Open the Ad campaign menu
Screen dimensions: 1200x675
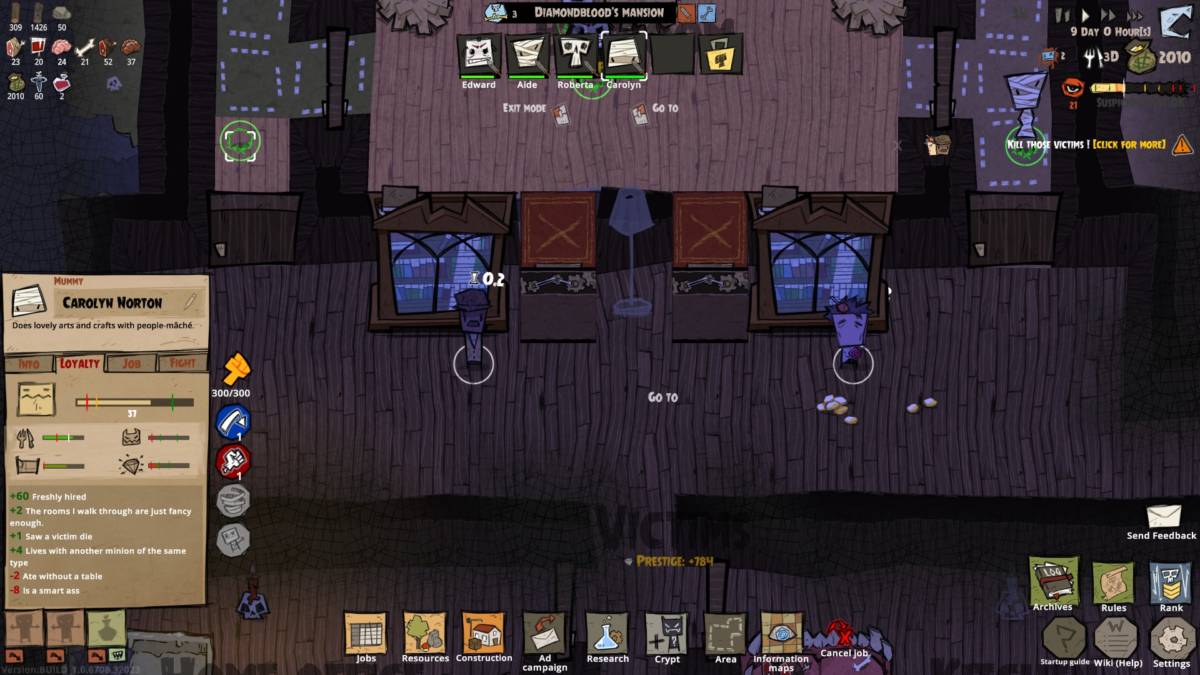545,634
